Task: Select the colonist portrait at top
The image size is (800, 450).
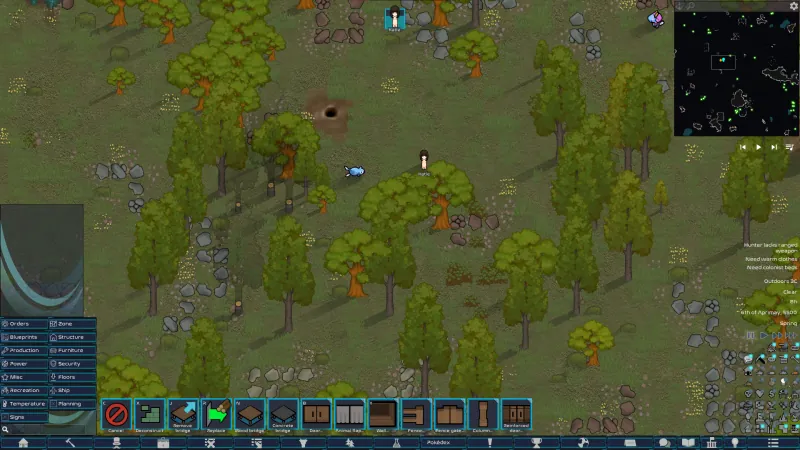Action: [396, 18]
